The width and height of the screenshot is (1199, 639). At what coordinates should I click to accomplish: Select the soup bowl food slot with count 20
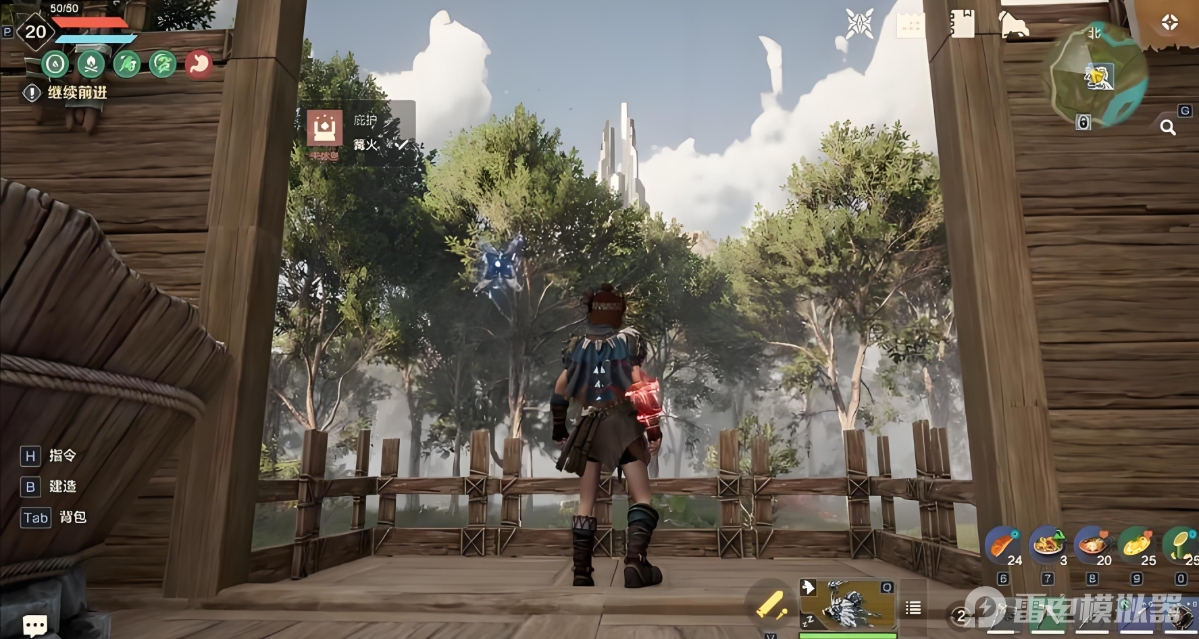point(1092,546)
